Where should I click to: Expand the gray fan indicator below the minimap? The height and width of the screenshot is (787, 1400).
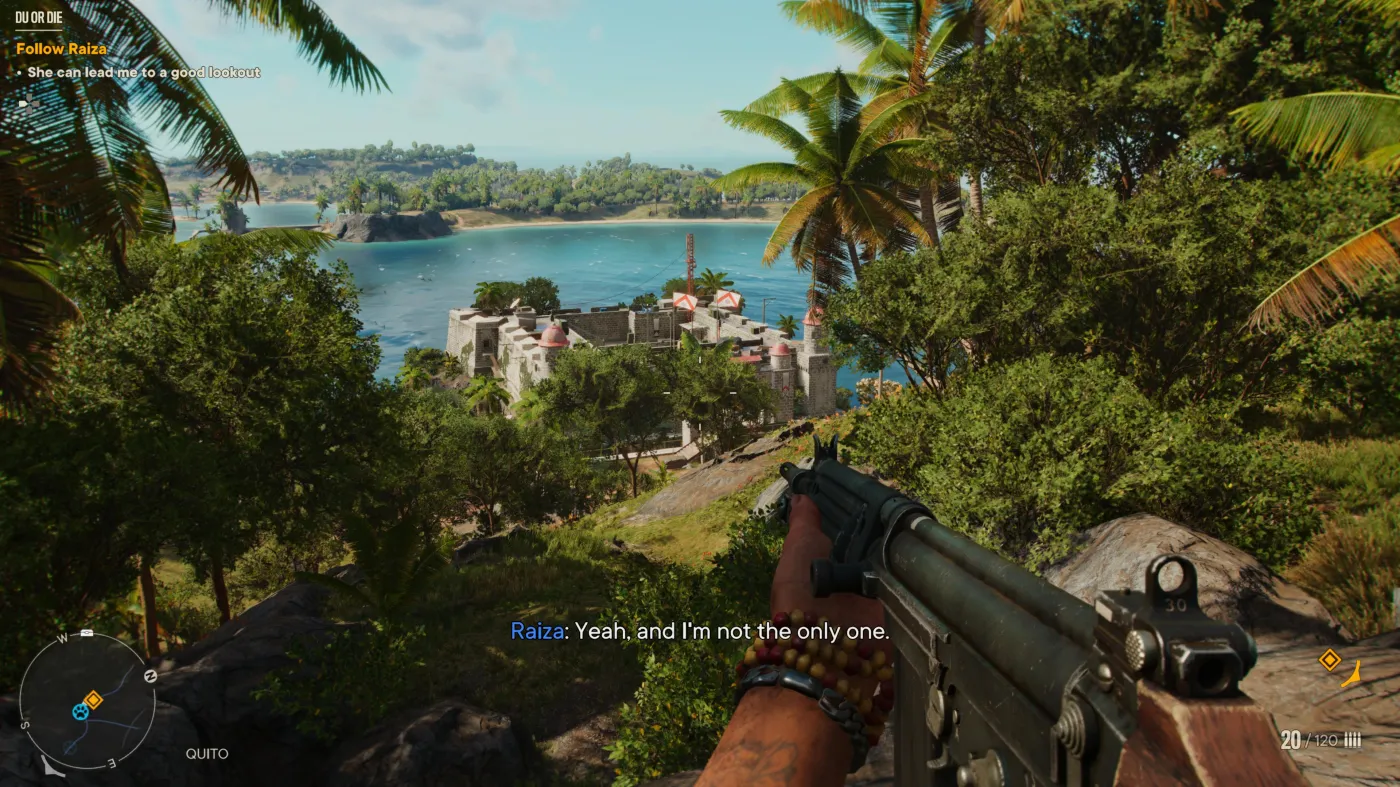click(52, 765)
